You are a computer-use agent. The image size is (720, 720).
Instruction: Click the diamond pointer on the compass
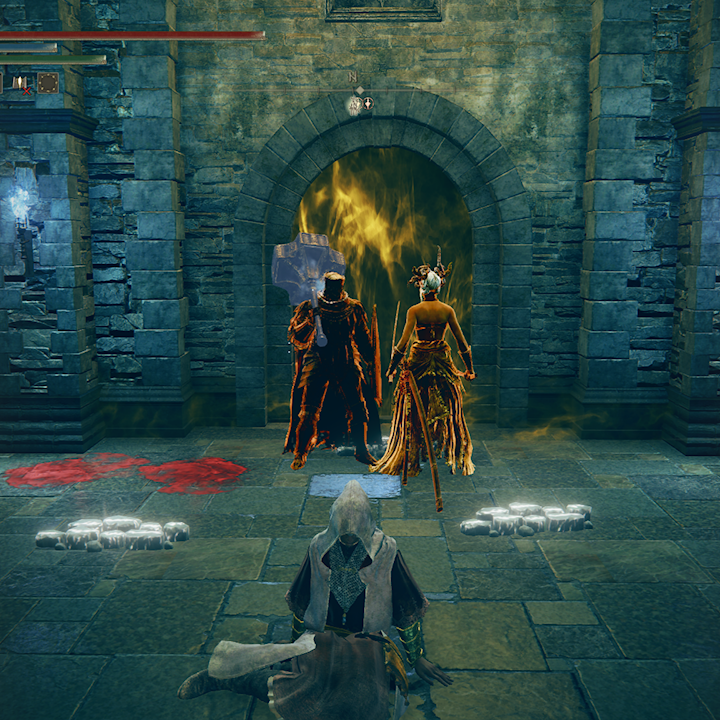(x=360, y=91)
